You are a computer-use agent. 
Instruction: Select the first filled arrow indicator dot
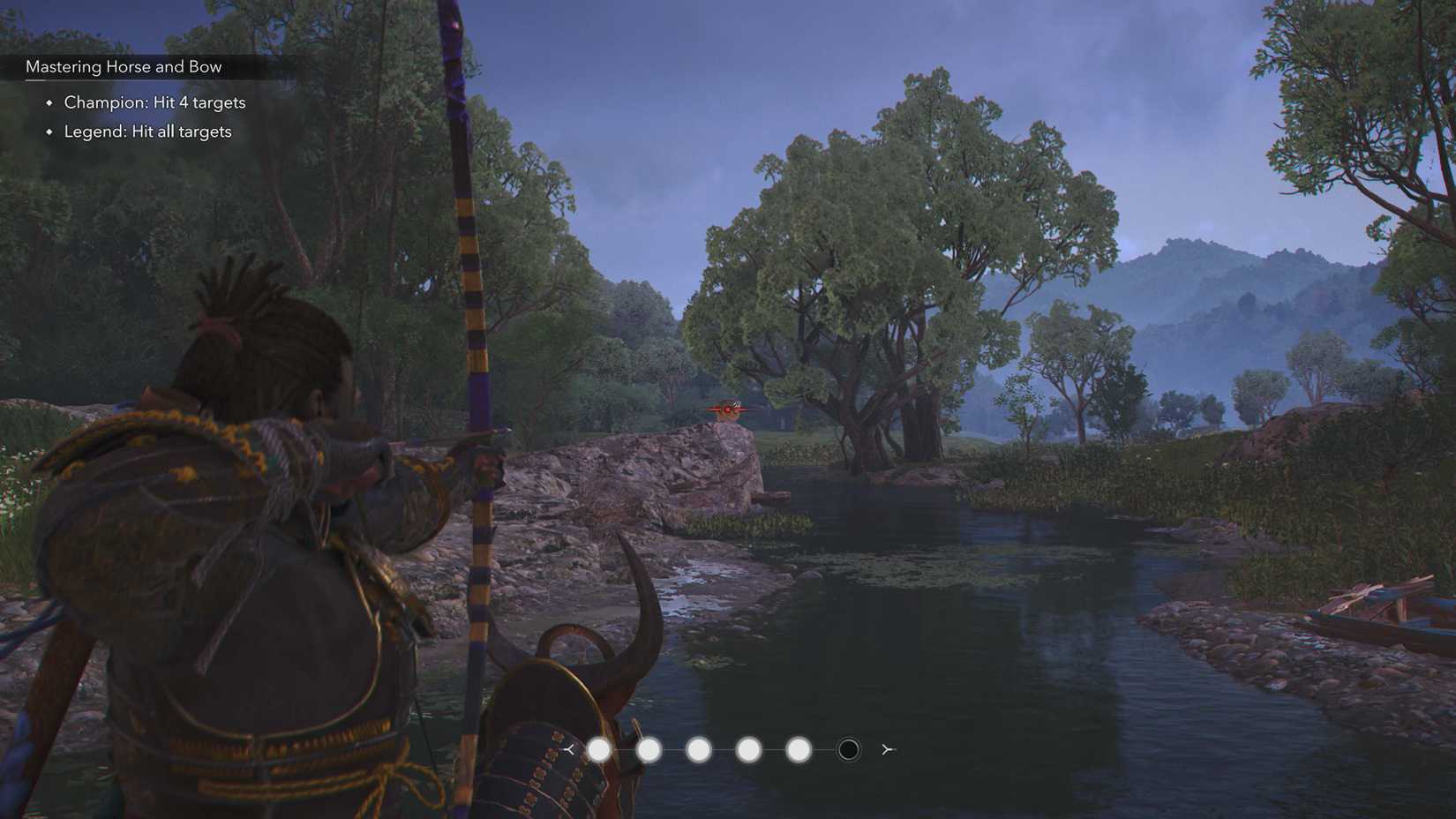coord(600,749)
